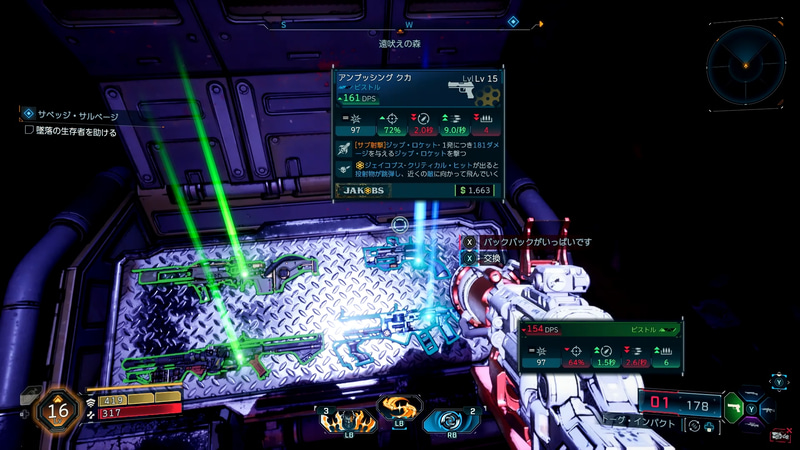Toggle the 墜落の生存者を助ける objective checkbox

[x=29, y=131]
